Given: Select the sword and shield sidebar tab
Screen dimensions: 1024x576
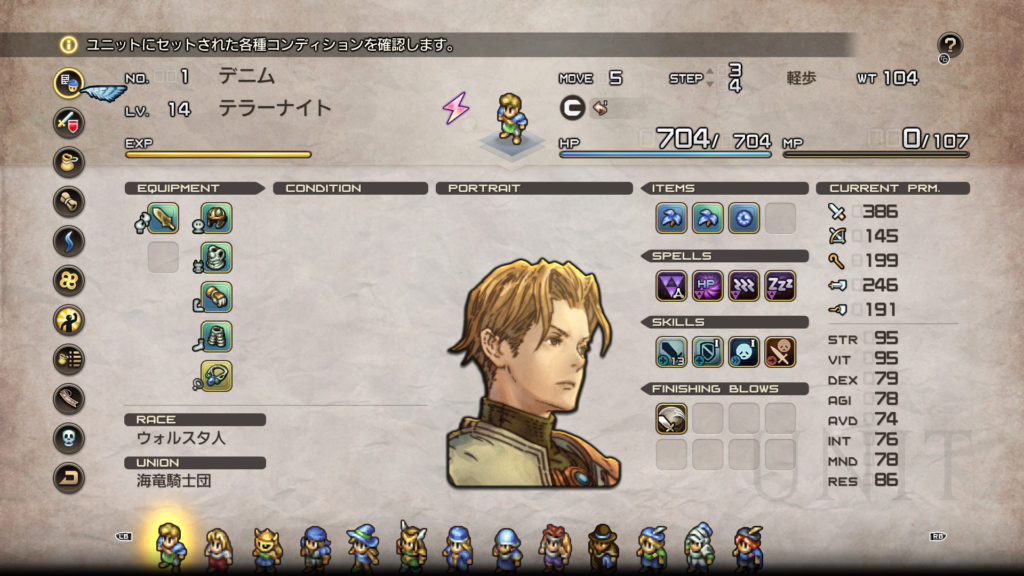Looking at the screenshot, I should [x=69, y=122].
